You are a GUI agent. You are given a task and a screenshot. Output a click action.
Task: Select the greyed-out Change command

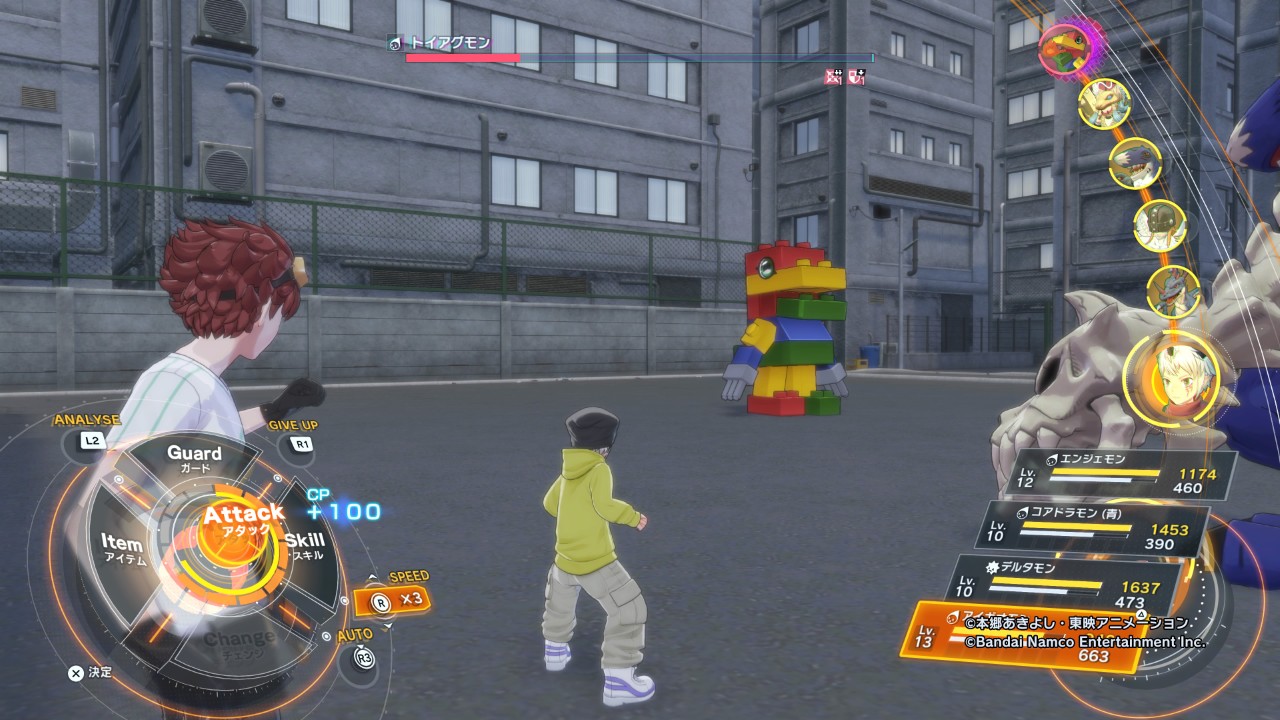pyautogui.click(x=240, y=640)
